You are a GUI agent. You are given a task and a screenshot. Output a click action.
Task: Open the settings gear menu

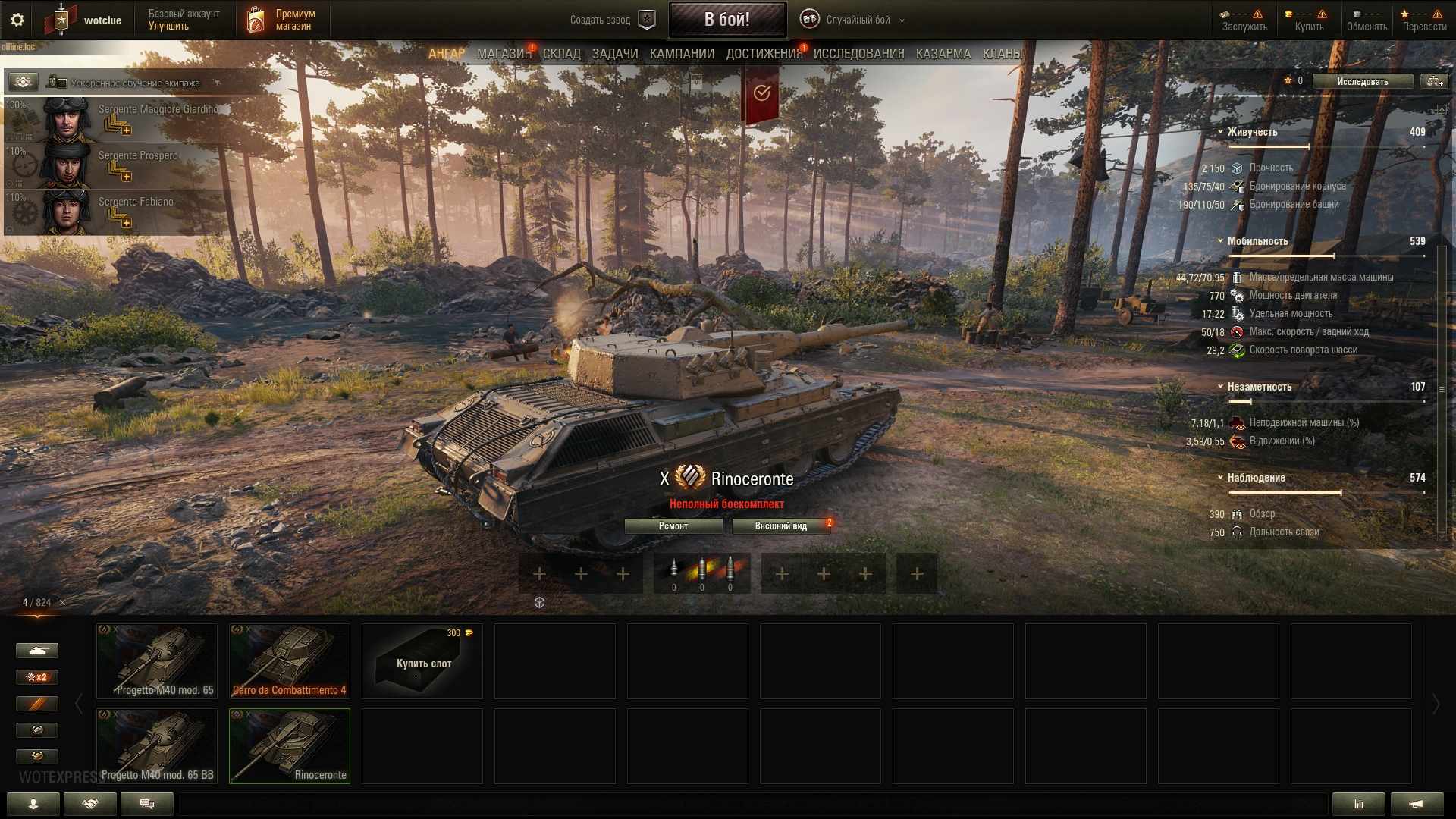pos(17,20)
